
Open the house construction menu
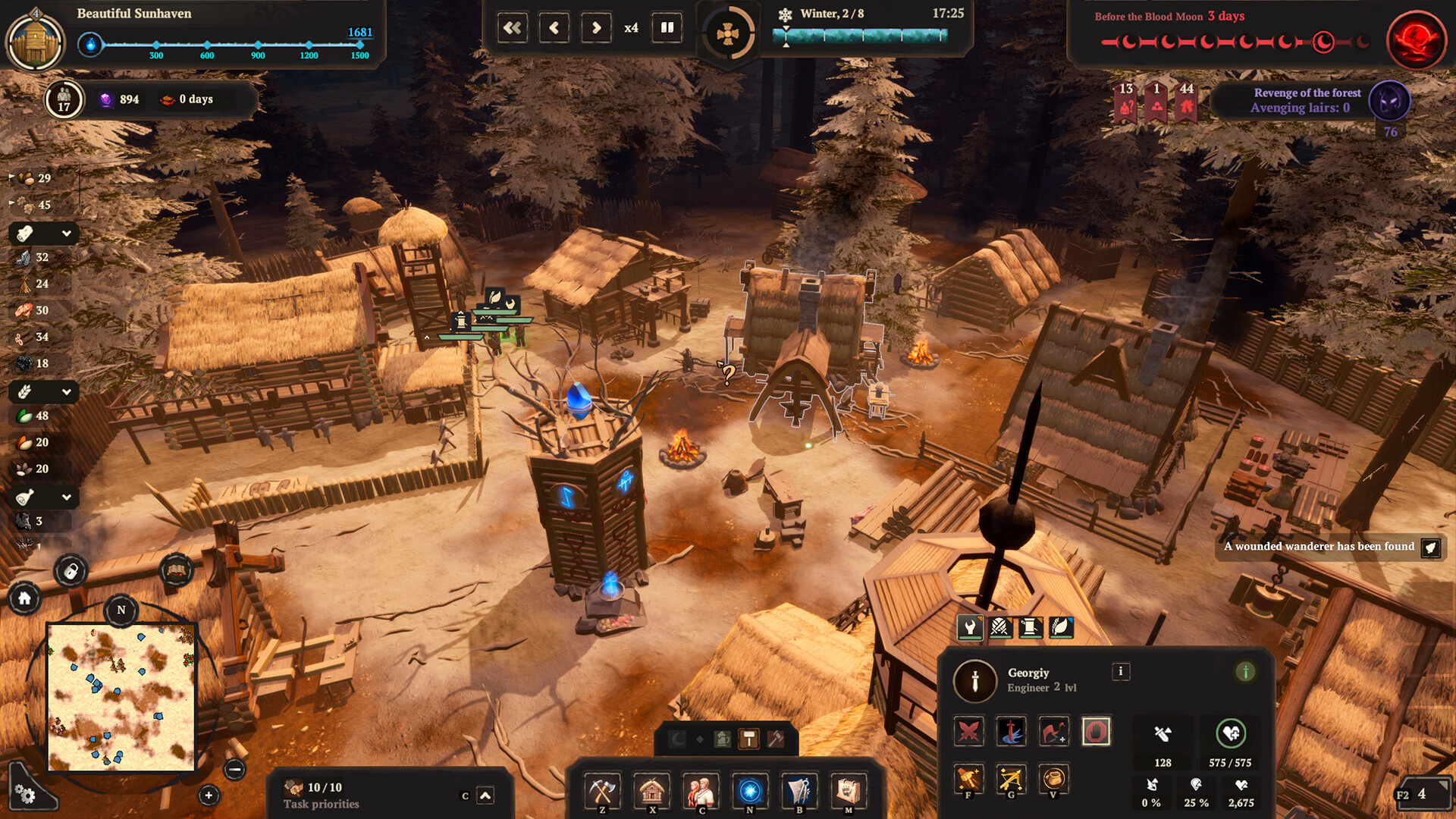(x=651, y=791)
